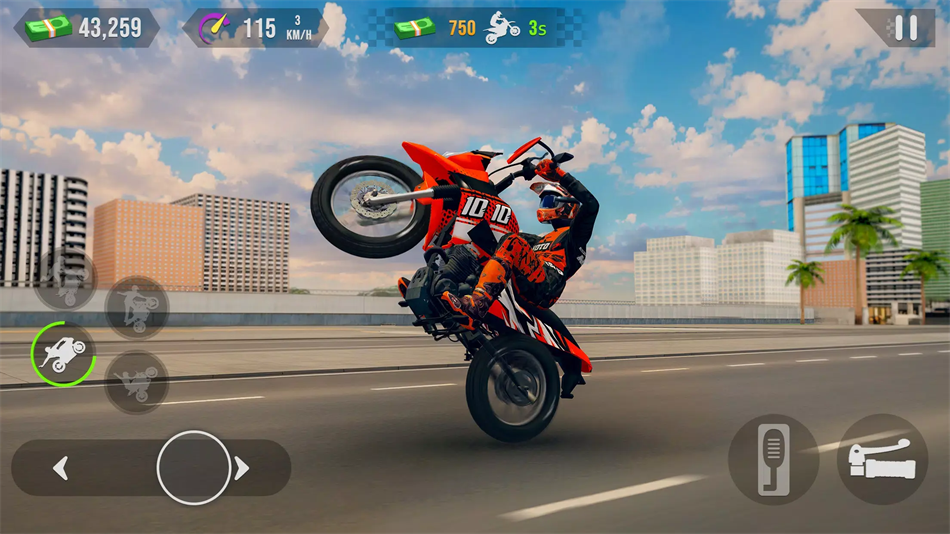The height and width of the screenshot is (534, 950).
Task: Twist the throttle handlebar grip button
Action: (x=882, y=459)
